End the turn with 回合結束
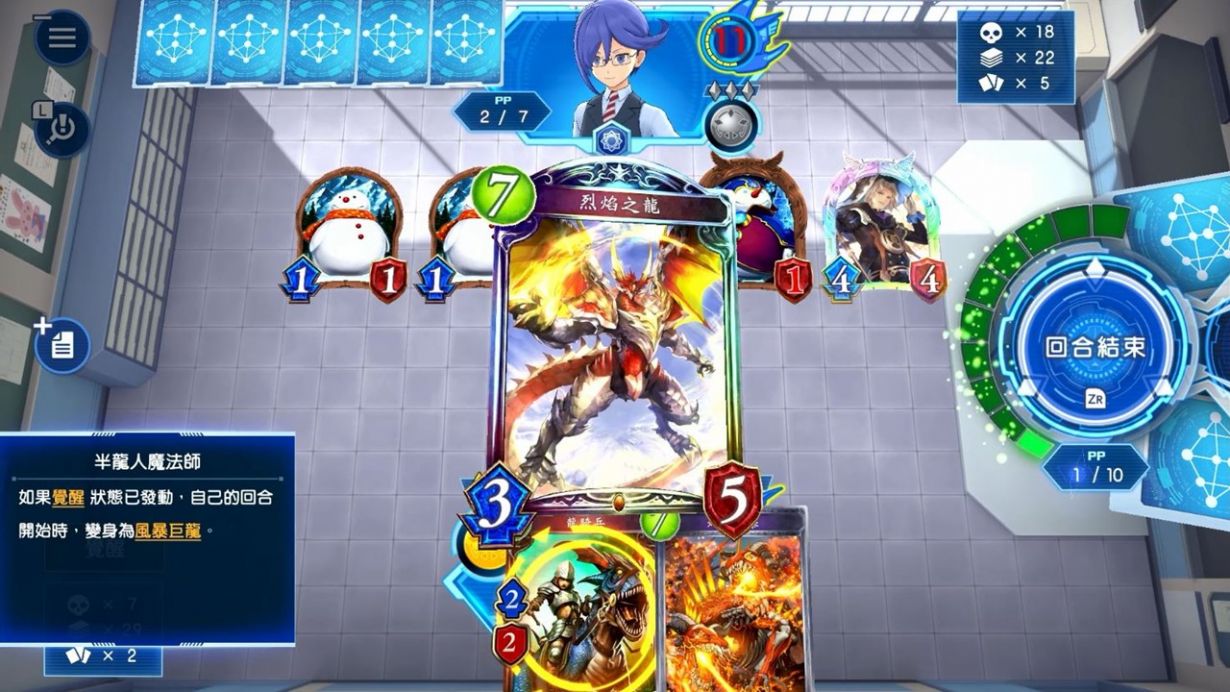 (x=1094, y=348)
